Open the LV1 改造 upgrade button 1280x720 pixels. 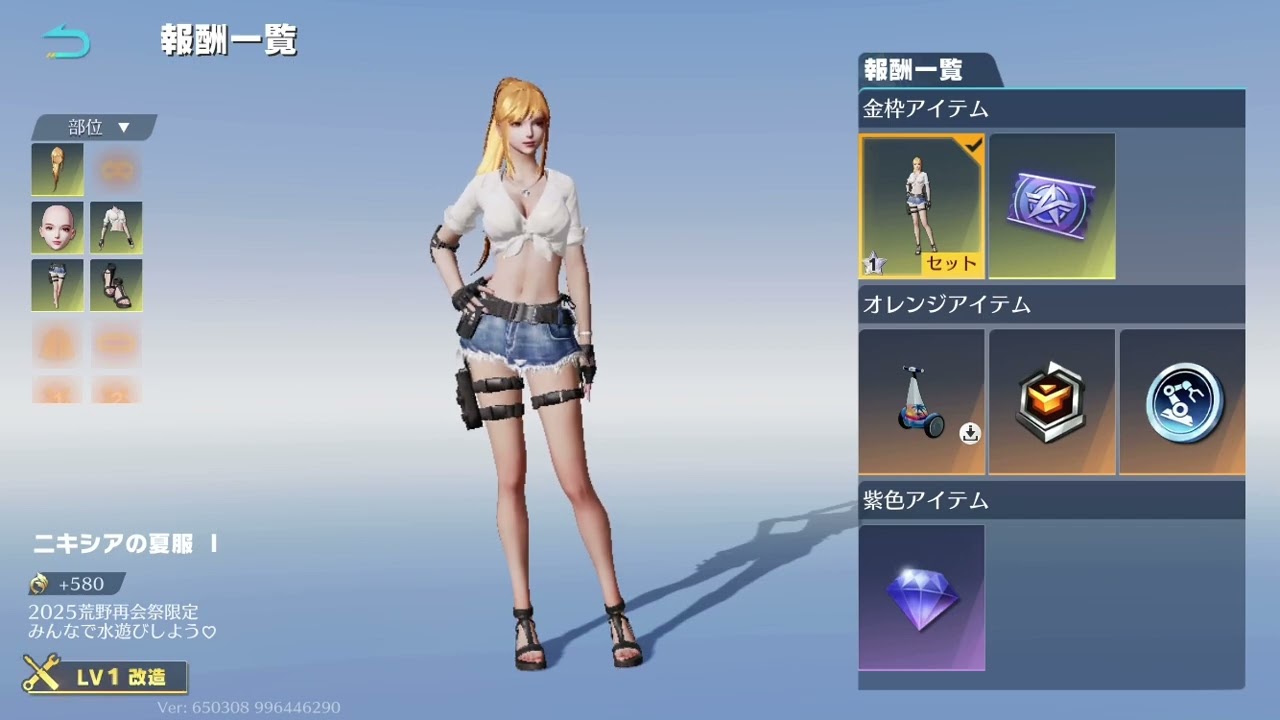107,676
